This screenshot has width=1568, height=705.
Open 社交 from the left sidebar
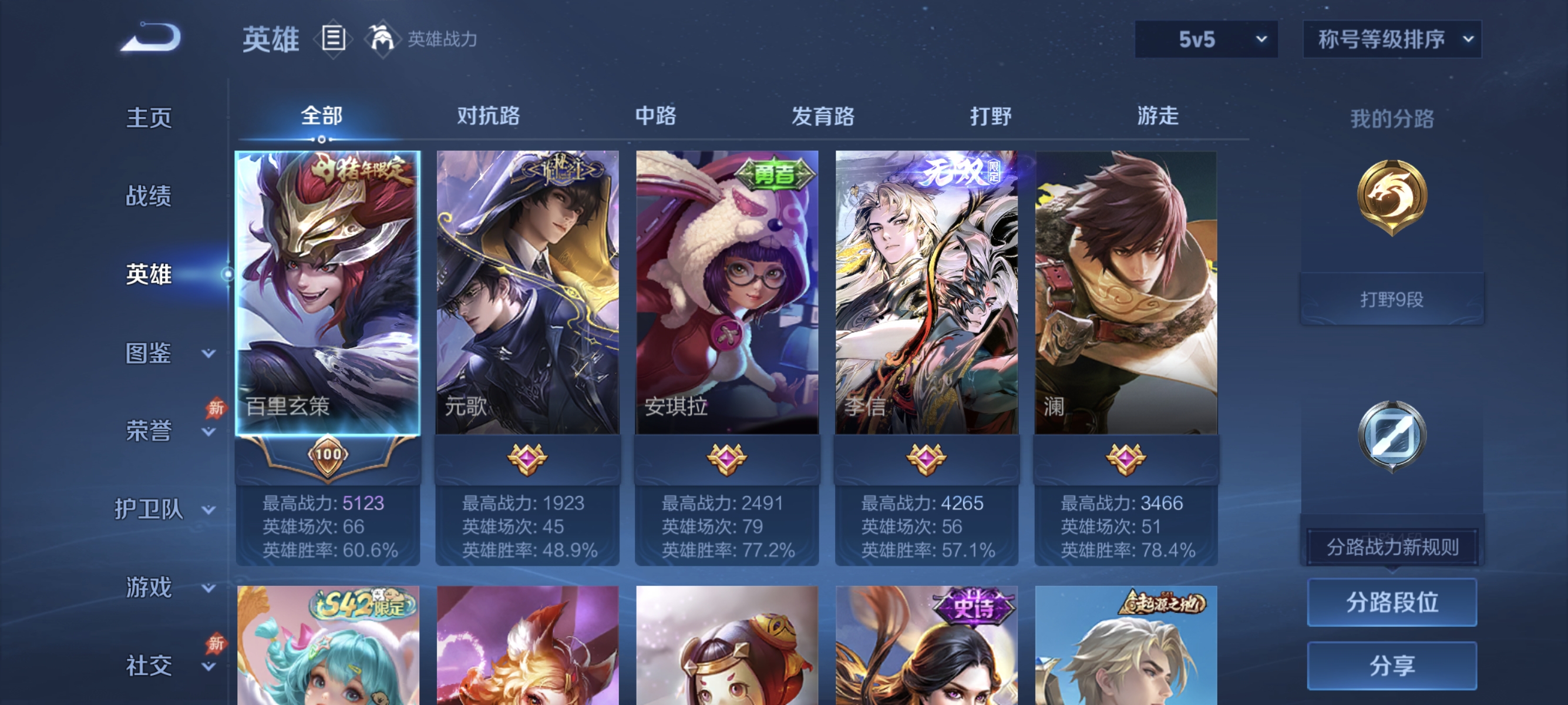149,665
